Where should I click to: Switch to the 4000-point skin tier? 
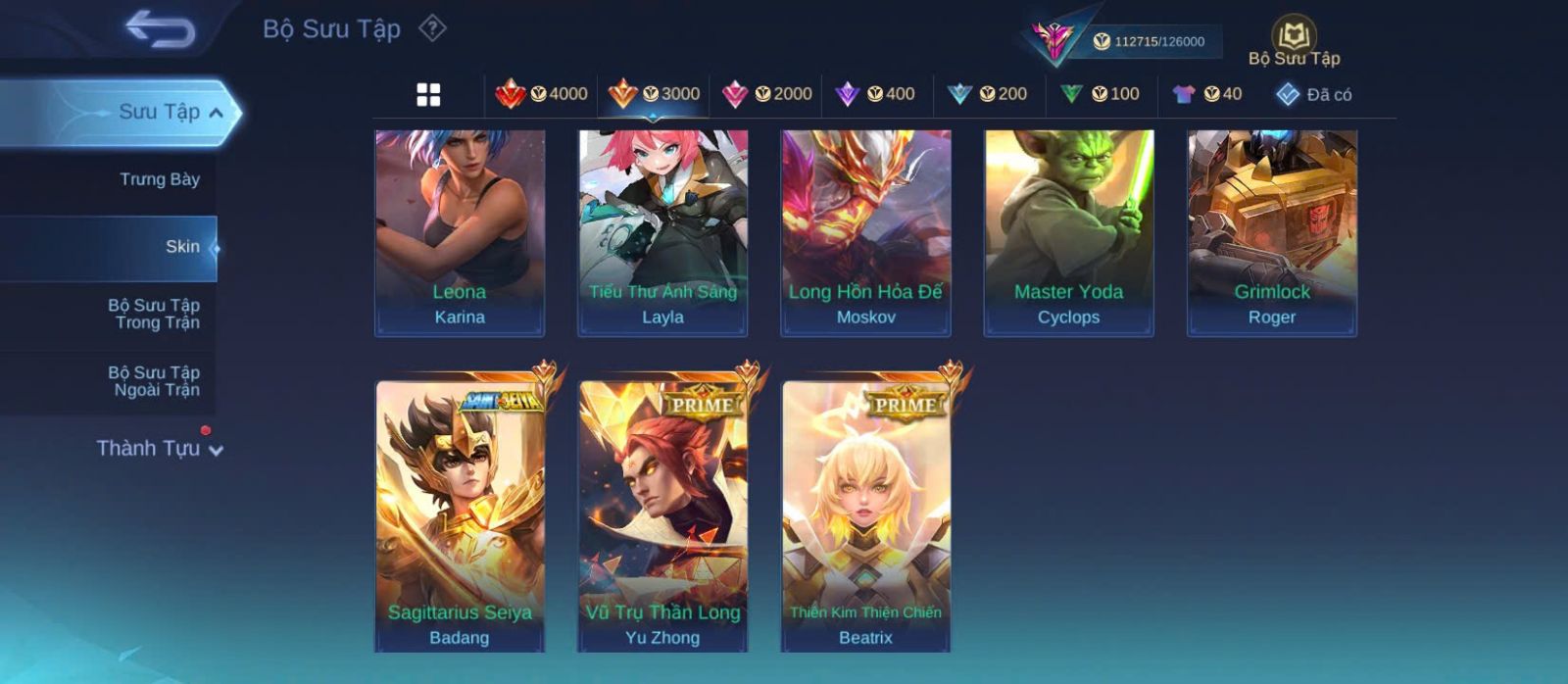pos(542,94)
